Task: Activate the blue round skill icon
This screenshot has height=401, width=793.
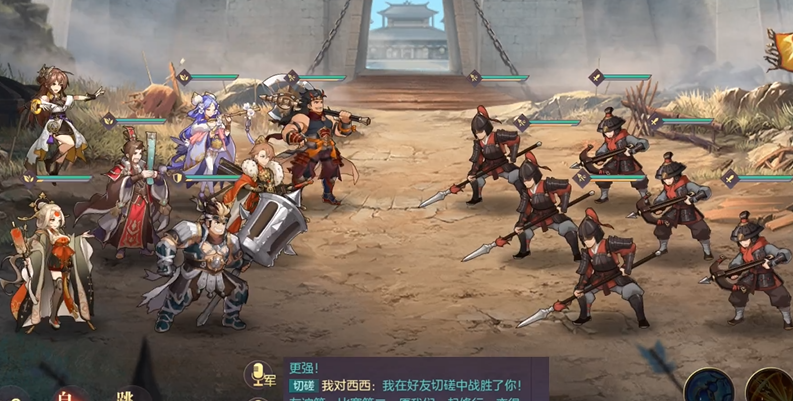Action: tap(708, 388)
